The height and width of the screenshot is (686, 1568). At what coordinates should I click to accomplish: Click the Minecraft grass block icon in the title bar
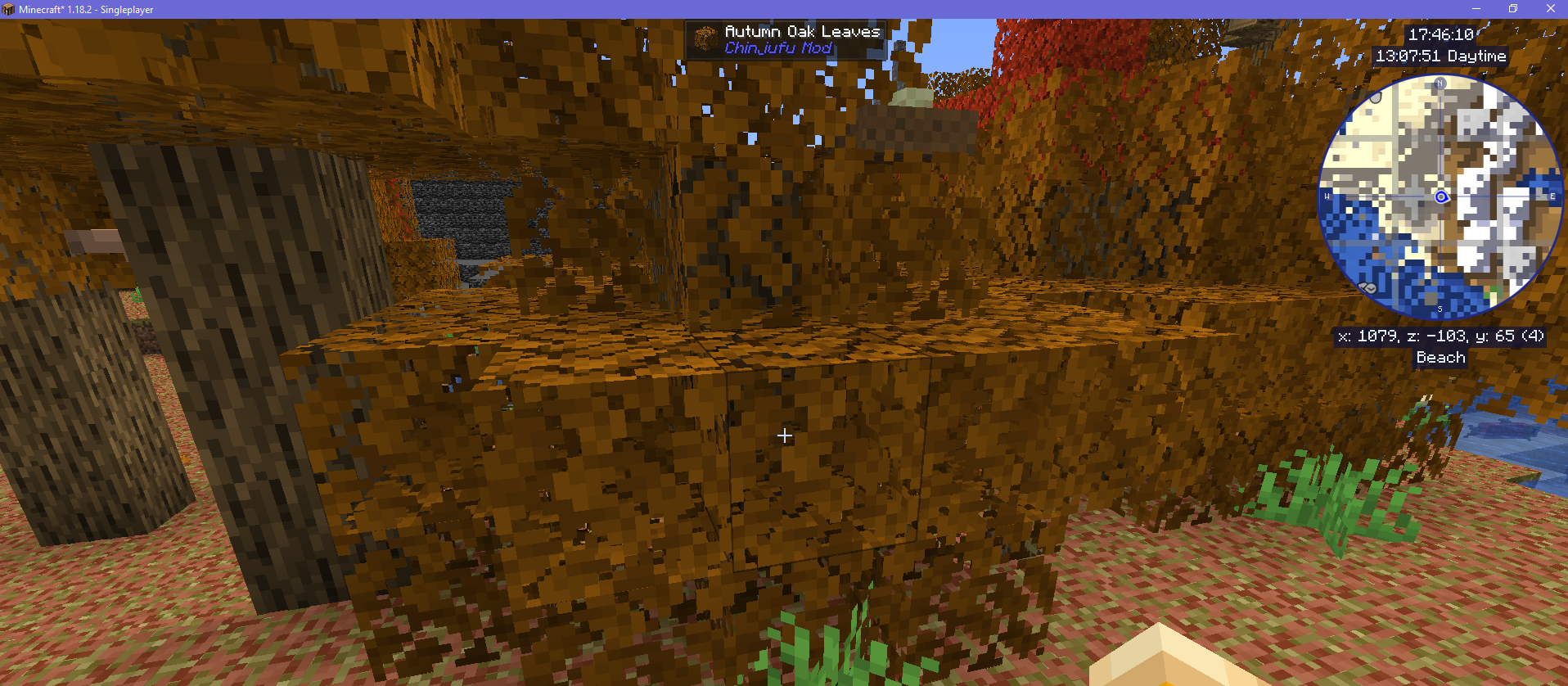pyautogui.click(x=9, y=9)
